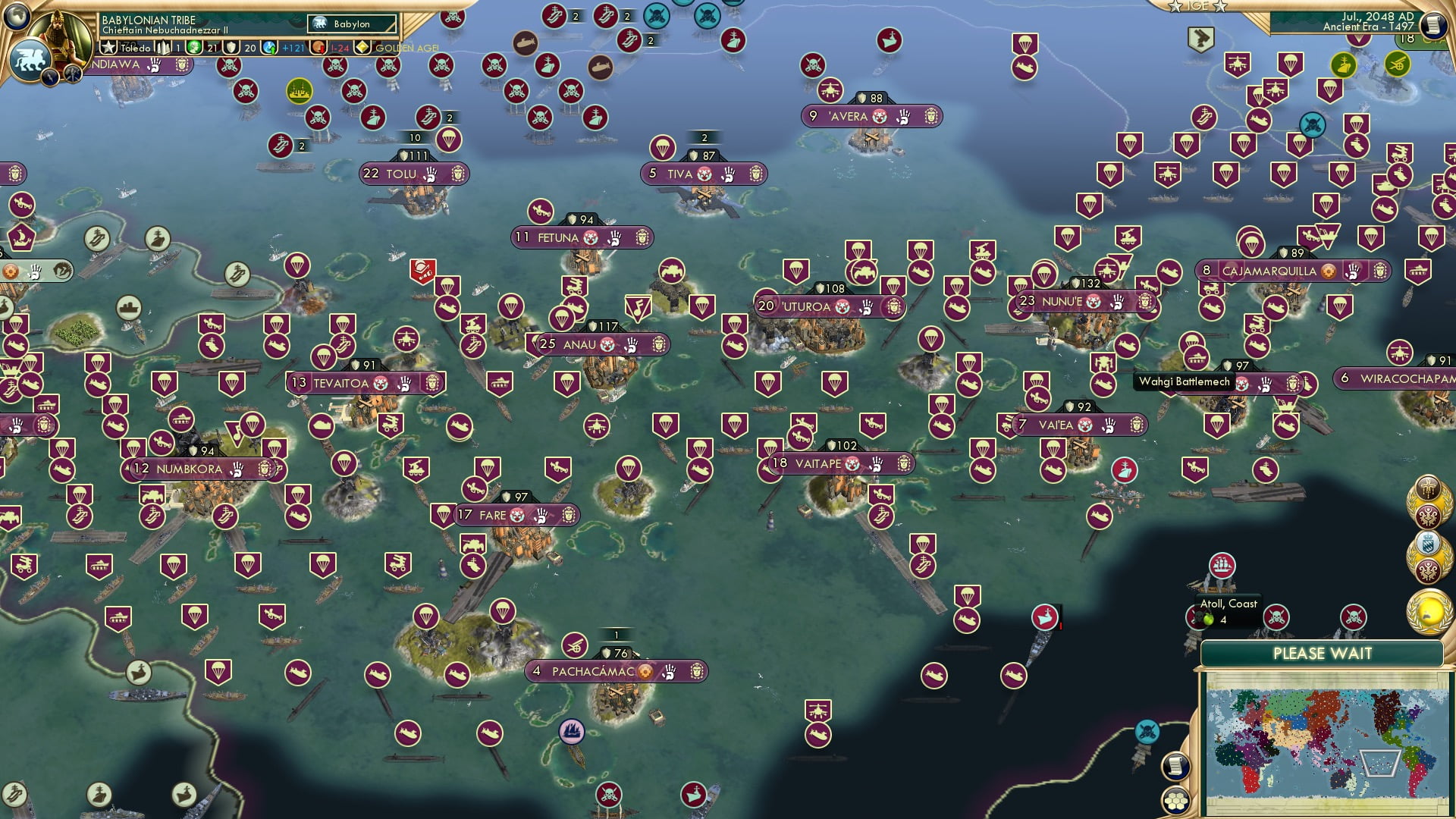Click the green happiness face in the status bar

(193, 49)
